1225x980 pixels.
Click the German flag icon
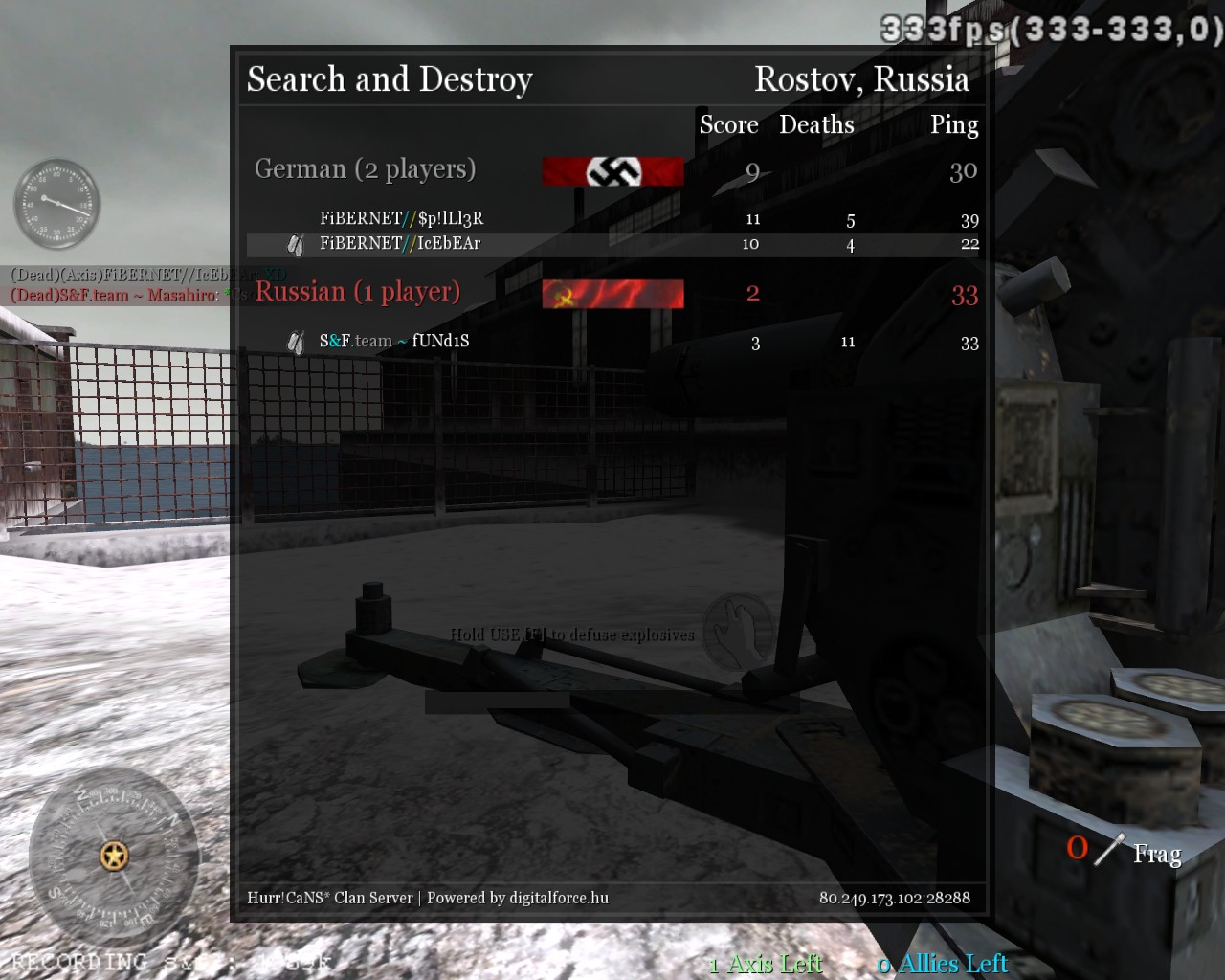tap(612, 171)
